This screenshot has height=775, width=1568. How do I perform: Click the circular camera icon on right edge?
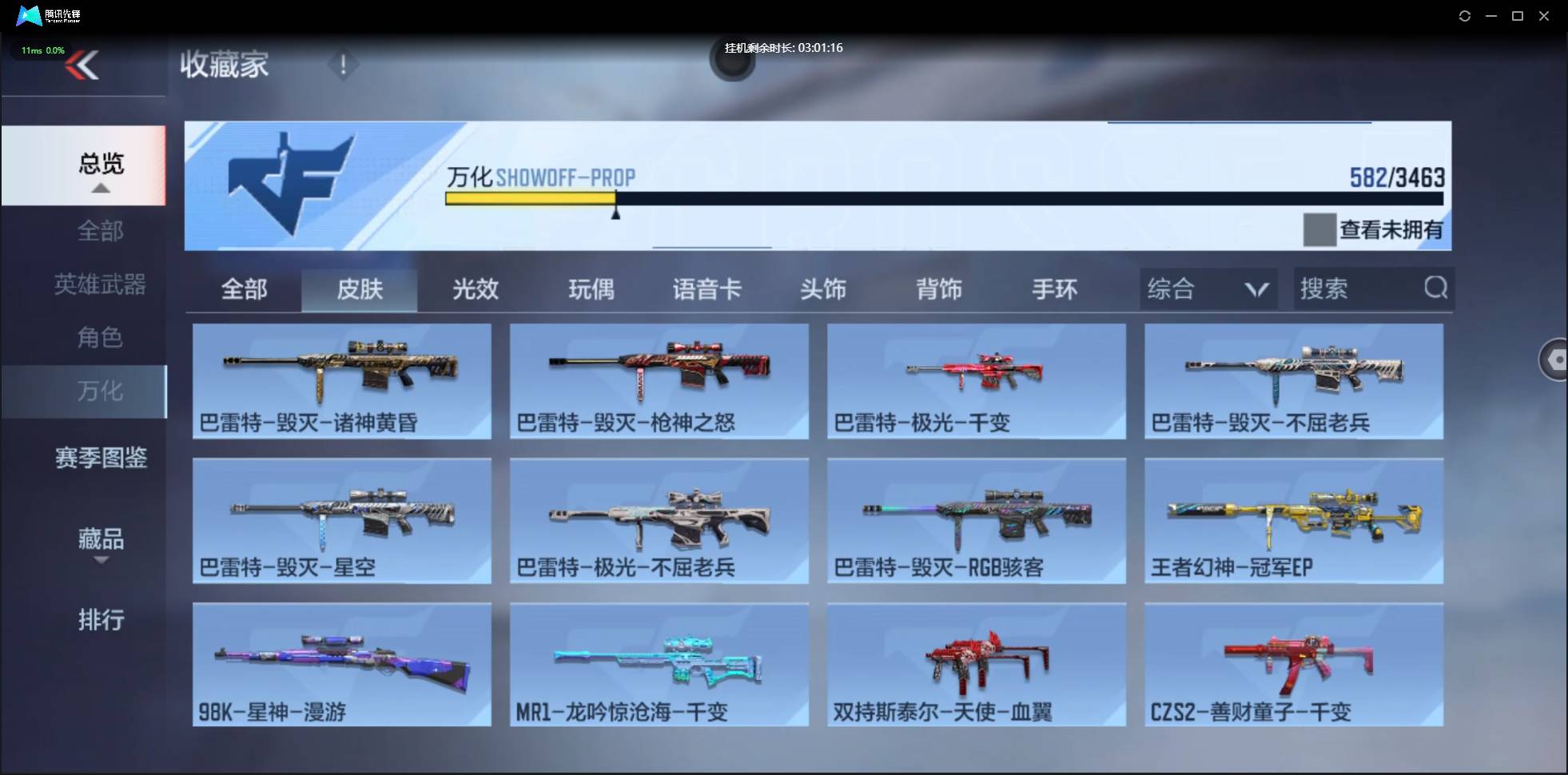pyautogui.click(x=1557, y=359)
